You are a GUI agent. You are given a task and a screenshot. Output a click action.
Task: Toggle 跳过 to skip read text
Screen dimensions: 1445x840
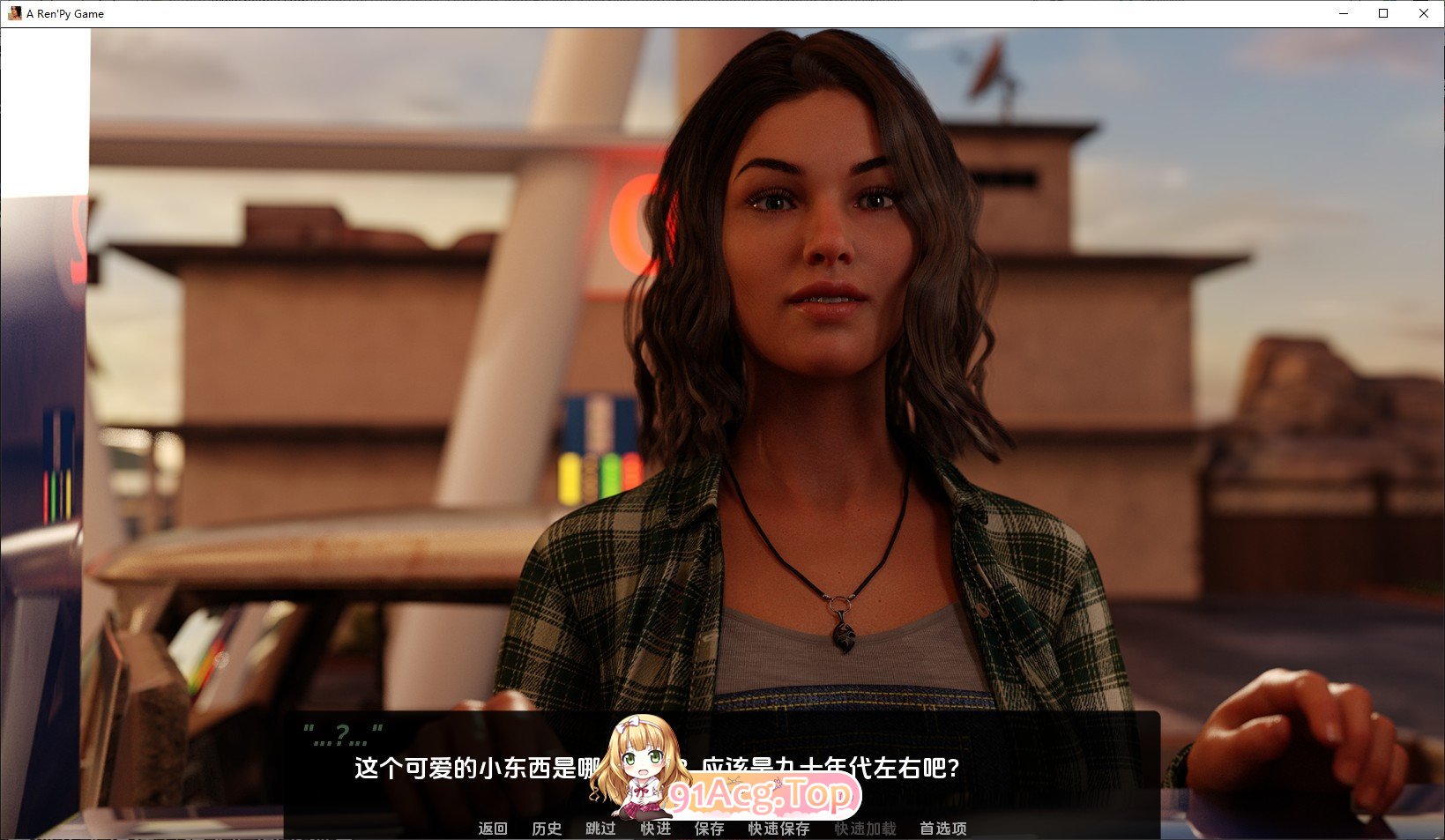[600, 829]
